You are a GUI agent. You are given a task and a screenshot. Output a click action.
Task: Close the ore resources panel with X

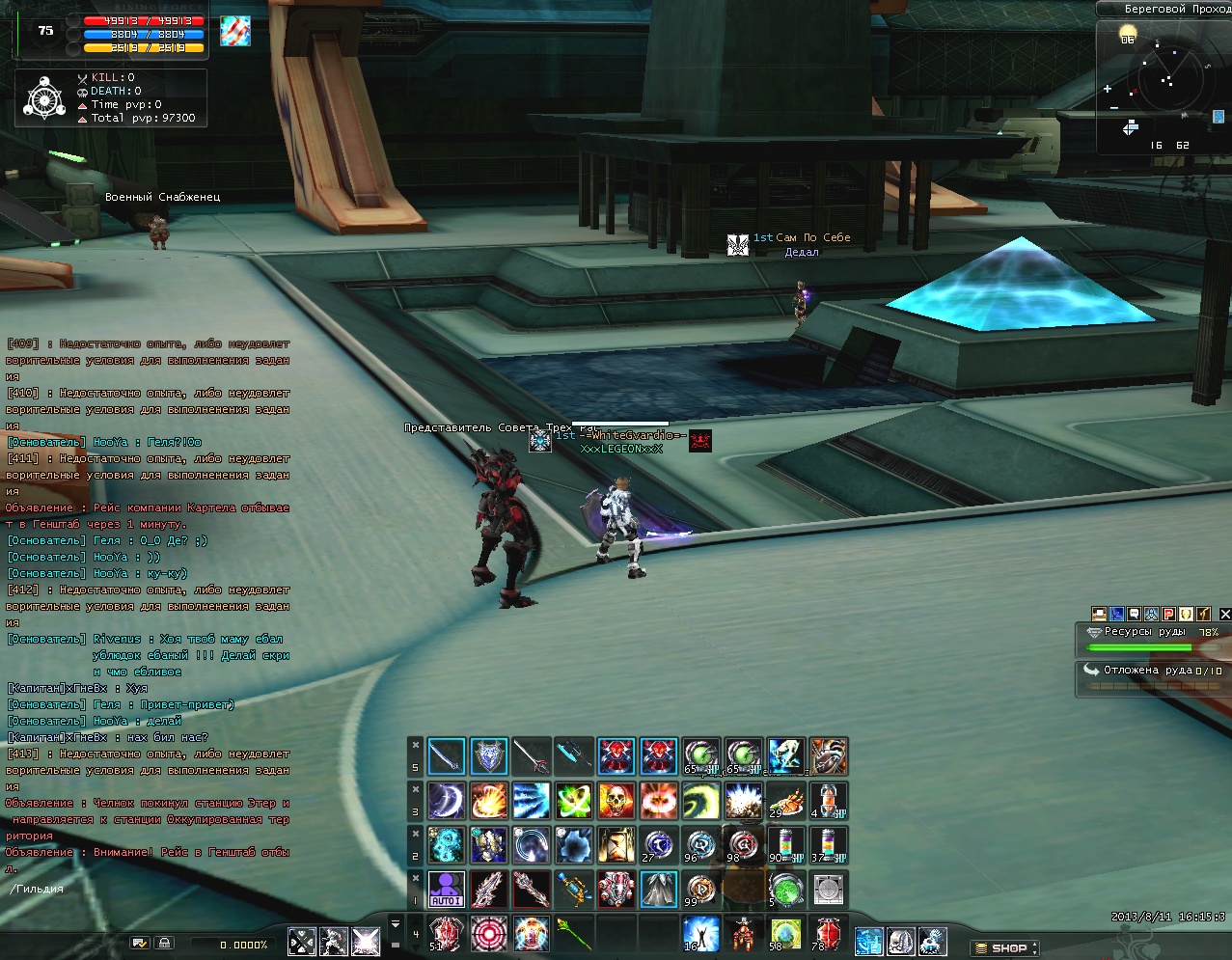tap(1225, 614)
